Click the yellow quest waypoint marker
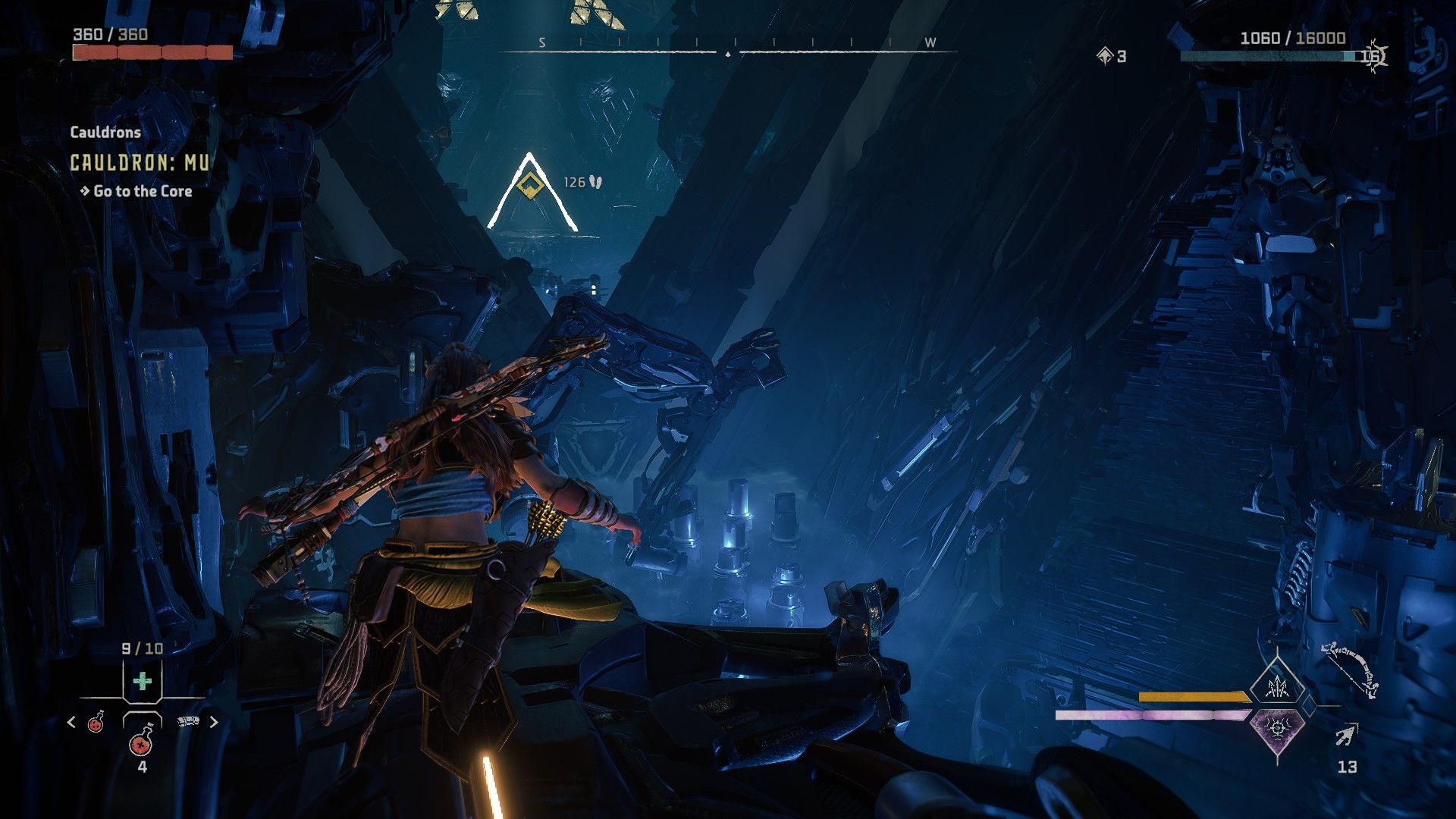Viewport: 1456px width, 819px height. point(529,184)
